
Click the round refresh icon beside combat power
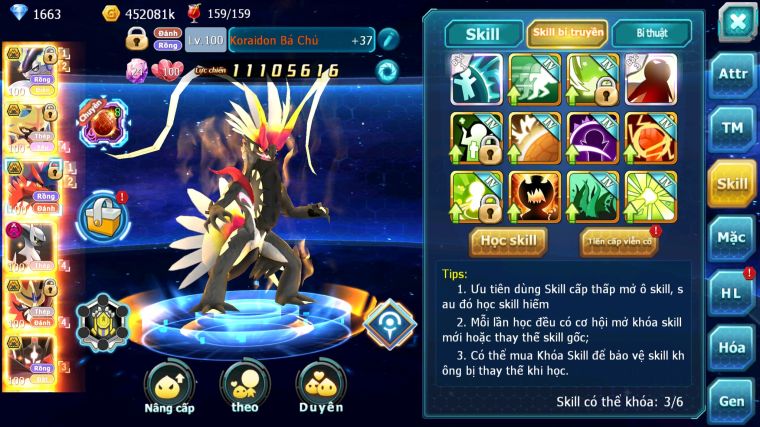(x=386, y=71)
